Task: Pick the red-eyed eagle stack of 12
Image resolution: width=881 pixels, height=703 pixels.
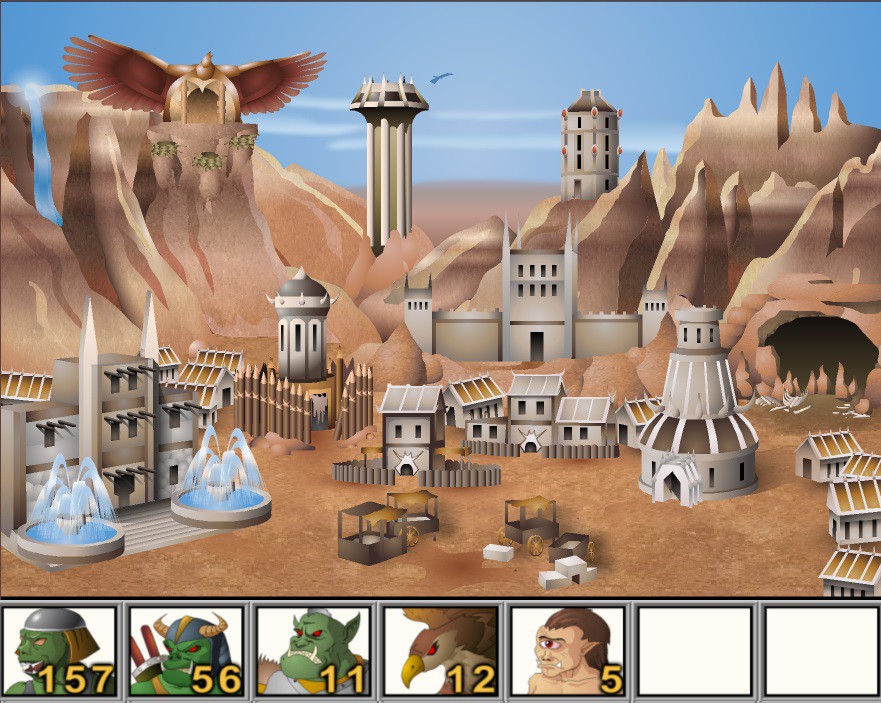Action: pyautogui.click(x=441, y=651)
